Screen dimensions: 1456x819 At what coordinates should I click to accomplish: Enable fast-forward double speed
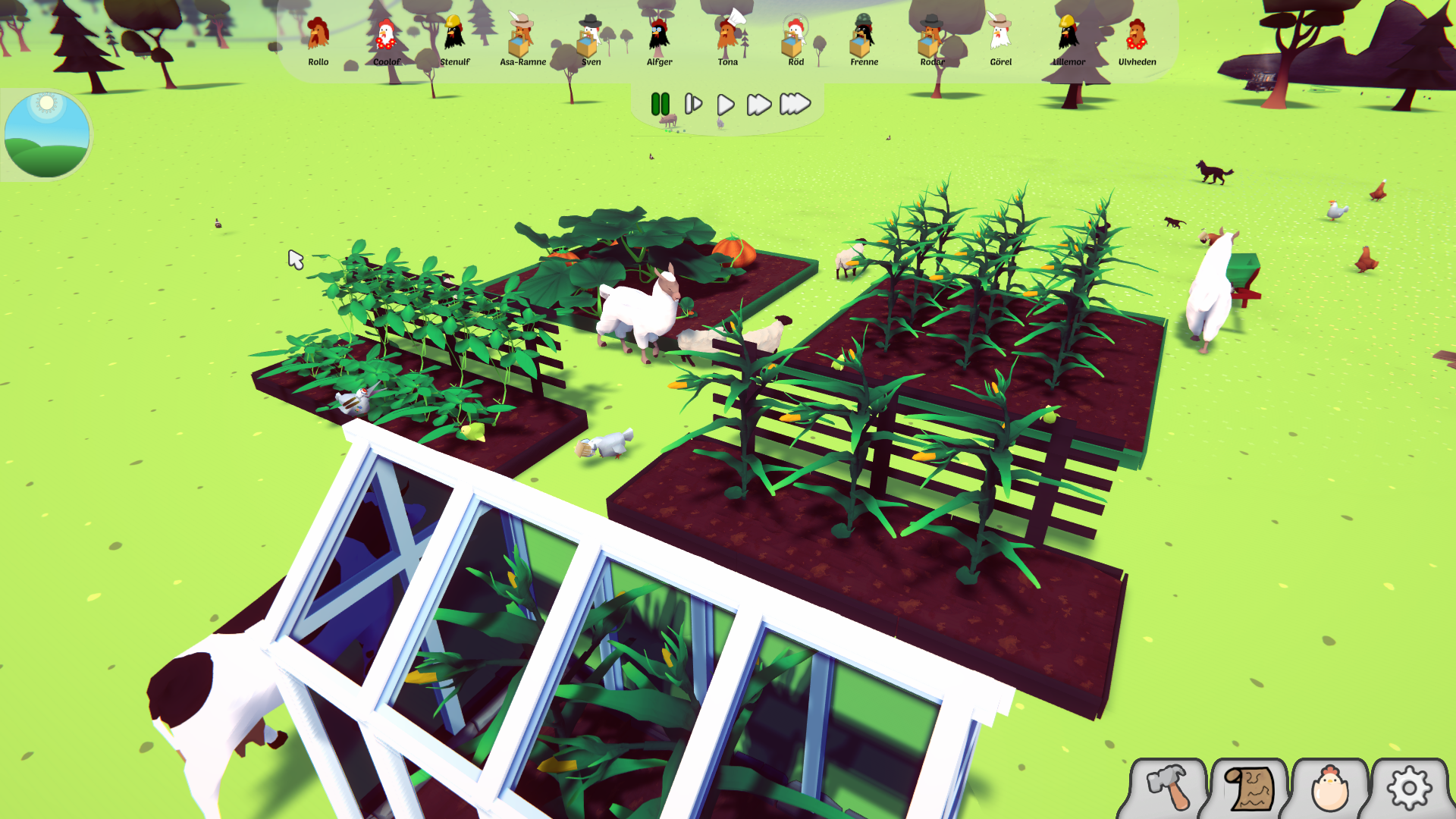[x=758, y=104]
